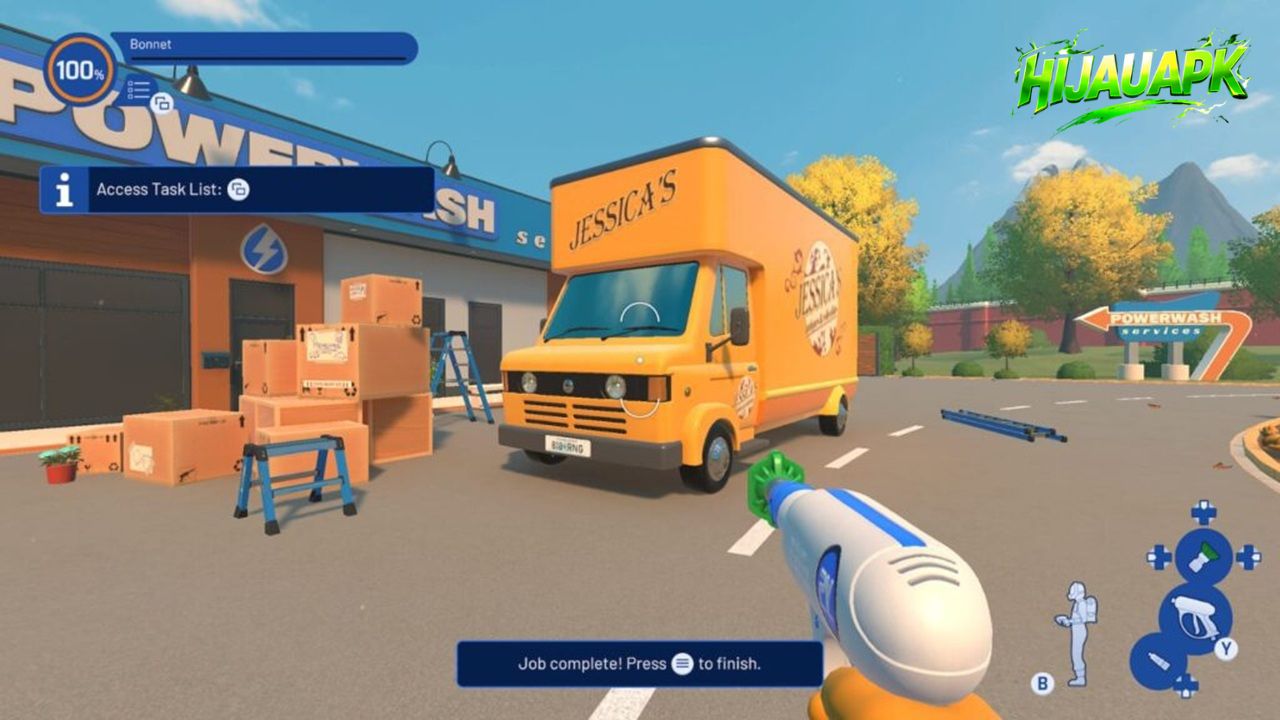This screenshot has width=1280, height=720.
Task: Toggle the d-pad up arrow above the nozzle
Action: coord(1202,511)
